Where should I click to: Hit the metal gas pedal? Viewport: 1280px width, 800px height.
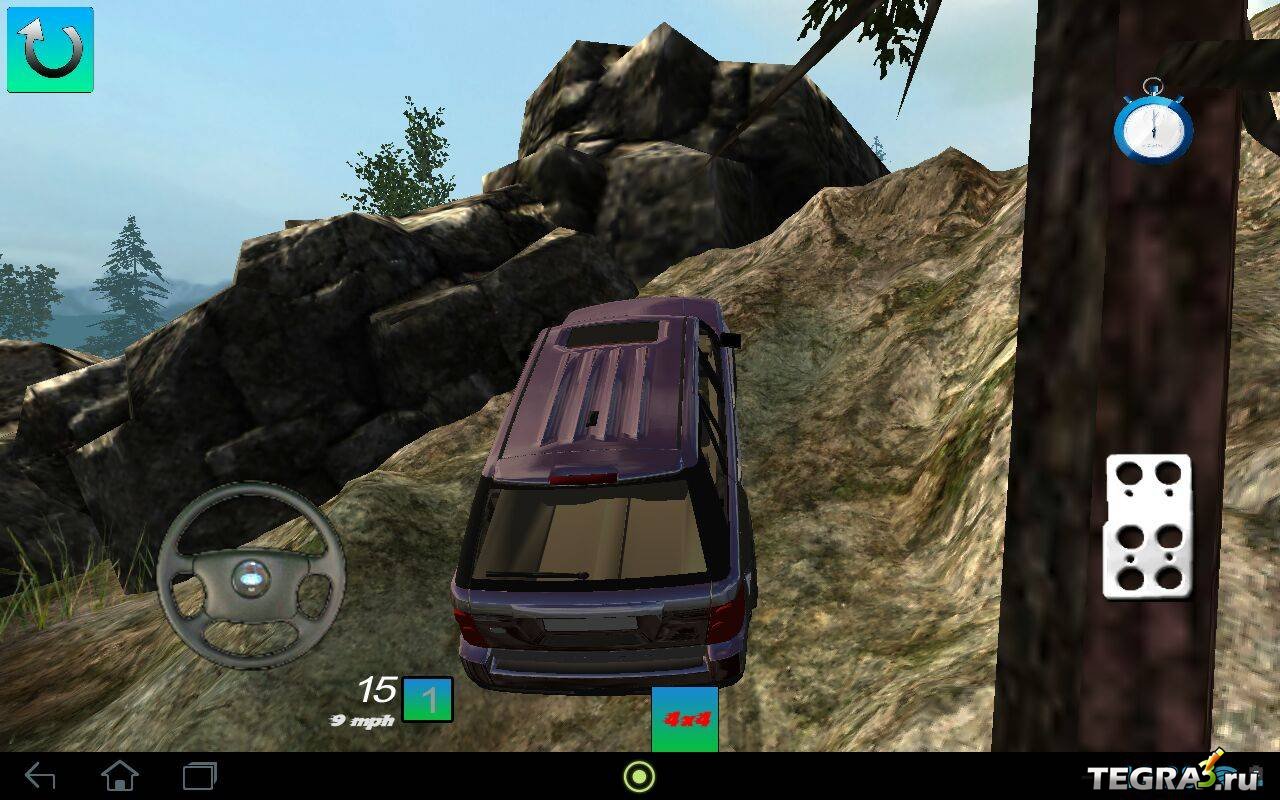[x=1147, y=526]
